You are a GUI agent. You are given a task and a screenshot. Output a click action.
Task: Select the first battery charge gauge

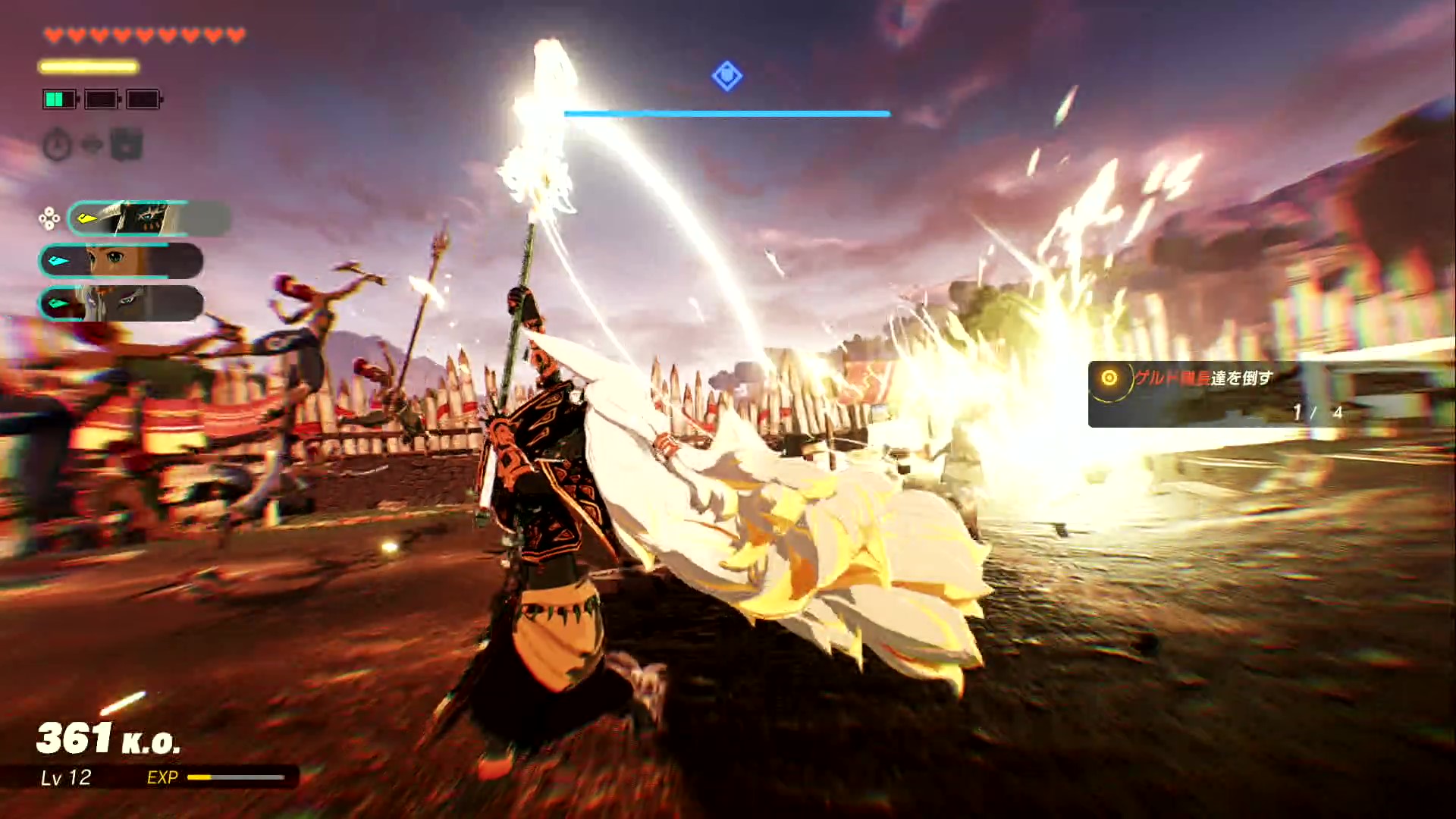click(x=59, y=99)
